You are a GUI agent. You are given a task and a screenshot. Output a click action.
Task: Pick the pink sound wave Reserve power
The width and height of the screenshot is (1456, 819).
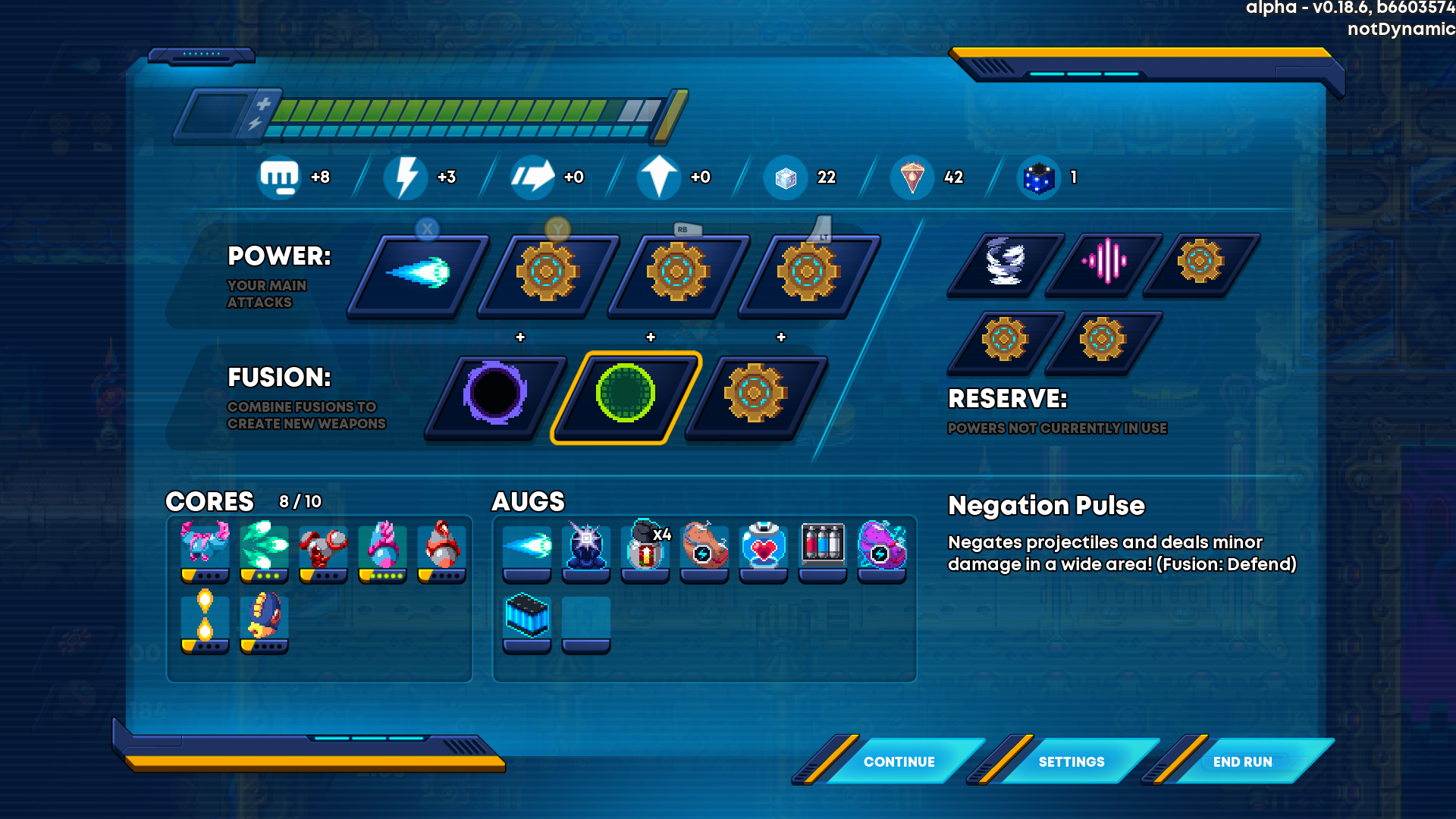click(x=1103, y=262)
